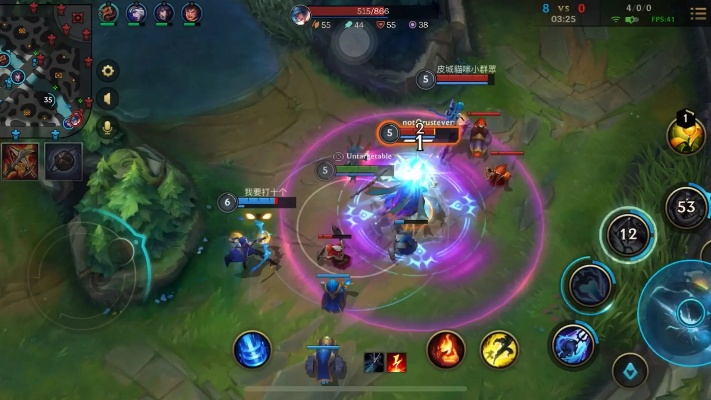This screenshot has width=711, height=400.
Task: Cast the blue trident ability
Action: [573, 344]
